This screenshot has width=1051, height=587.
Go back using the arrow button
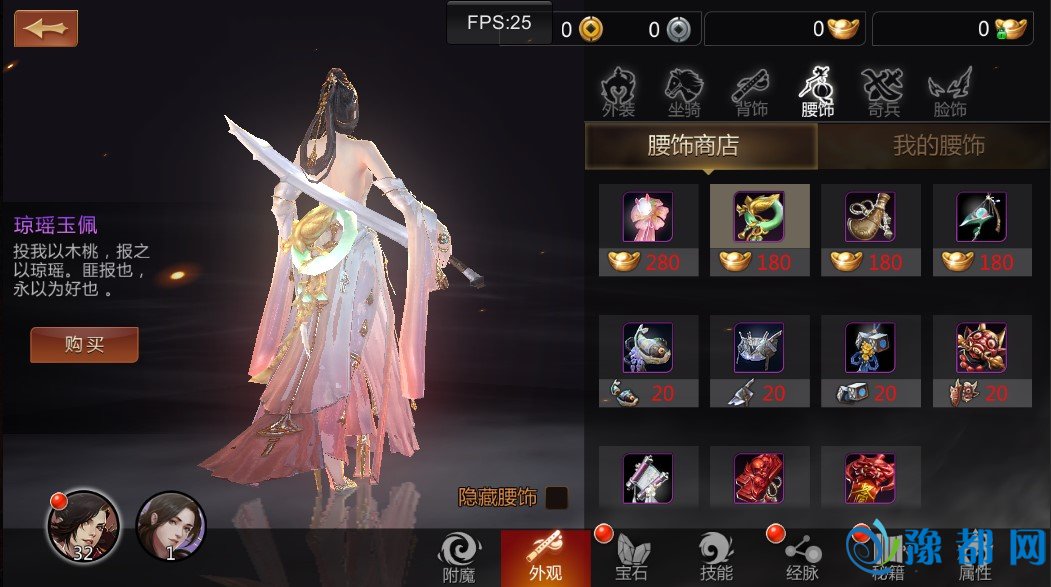click(x=46, y=28)
